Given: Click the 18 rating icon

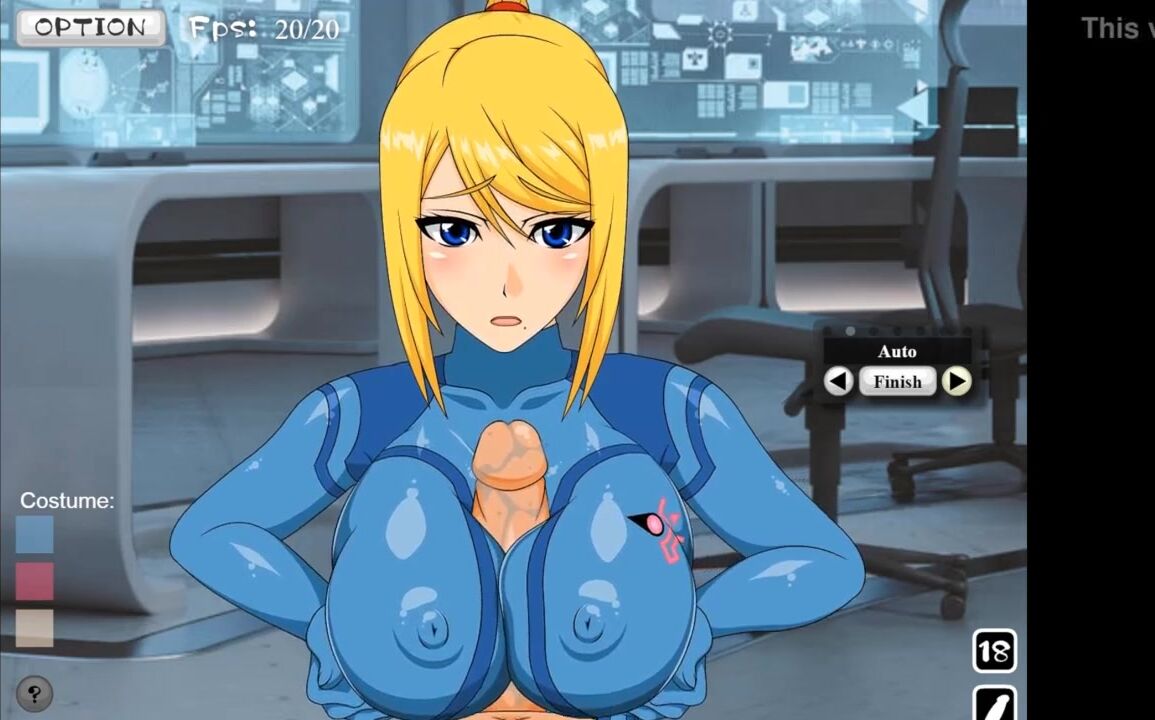Looking at the screenshot, I should click(994, 652).
